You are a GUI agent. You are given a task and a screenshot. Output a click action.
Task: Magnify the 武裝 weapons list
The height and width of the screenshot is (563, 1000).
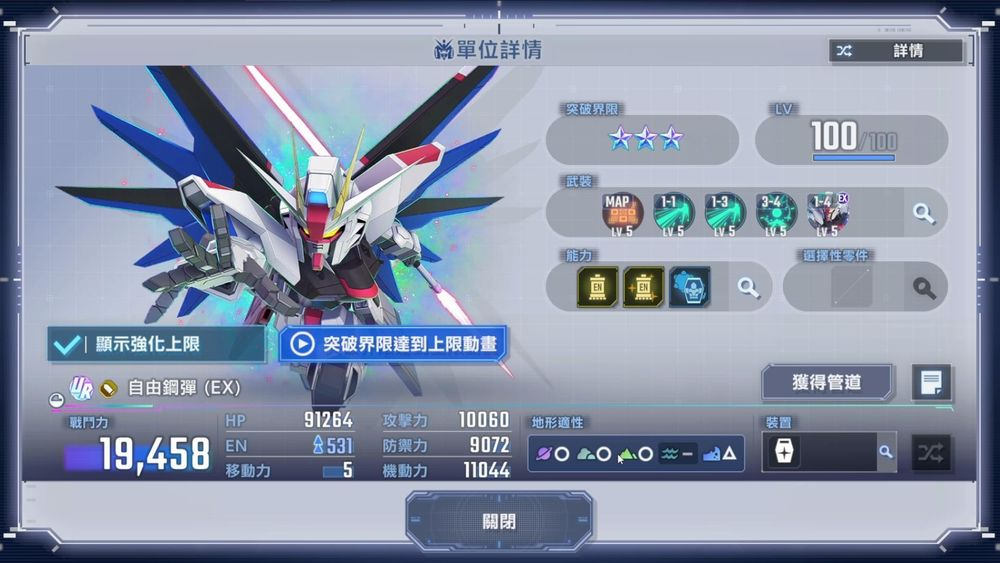tap(923, 213)
